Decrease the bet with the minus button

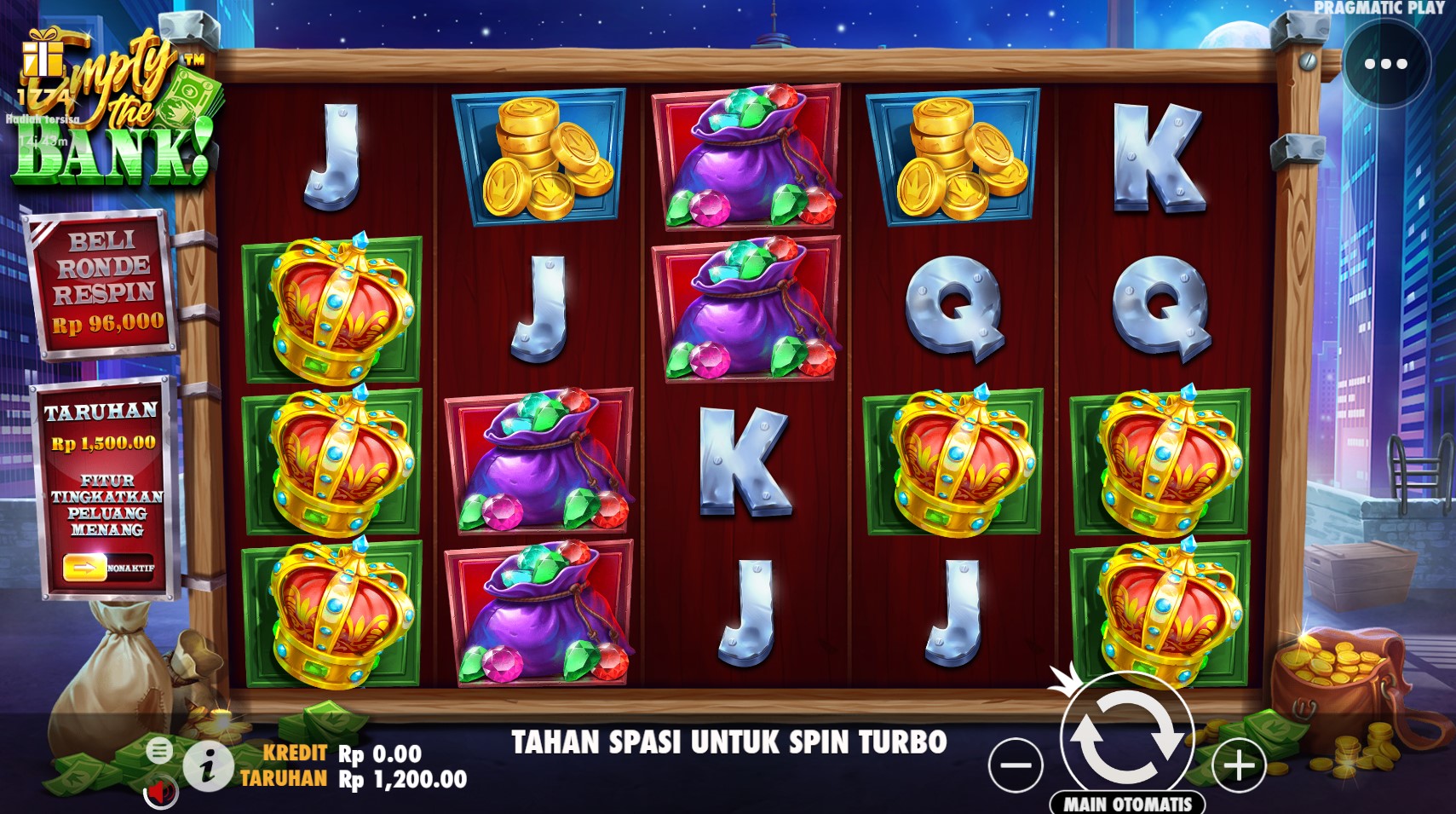[1016, 765]
